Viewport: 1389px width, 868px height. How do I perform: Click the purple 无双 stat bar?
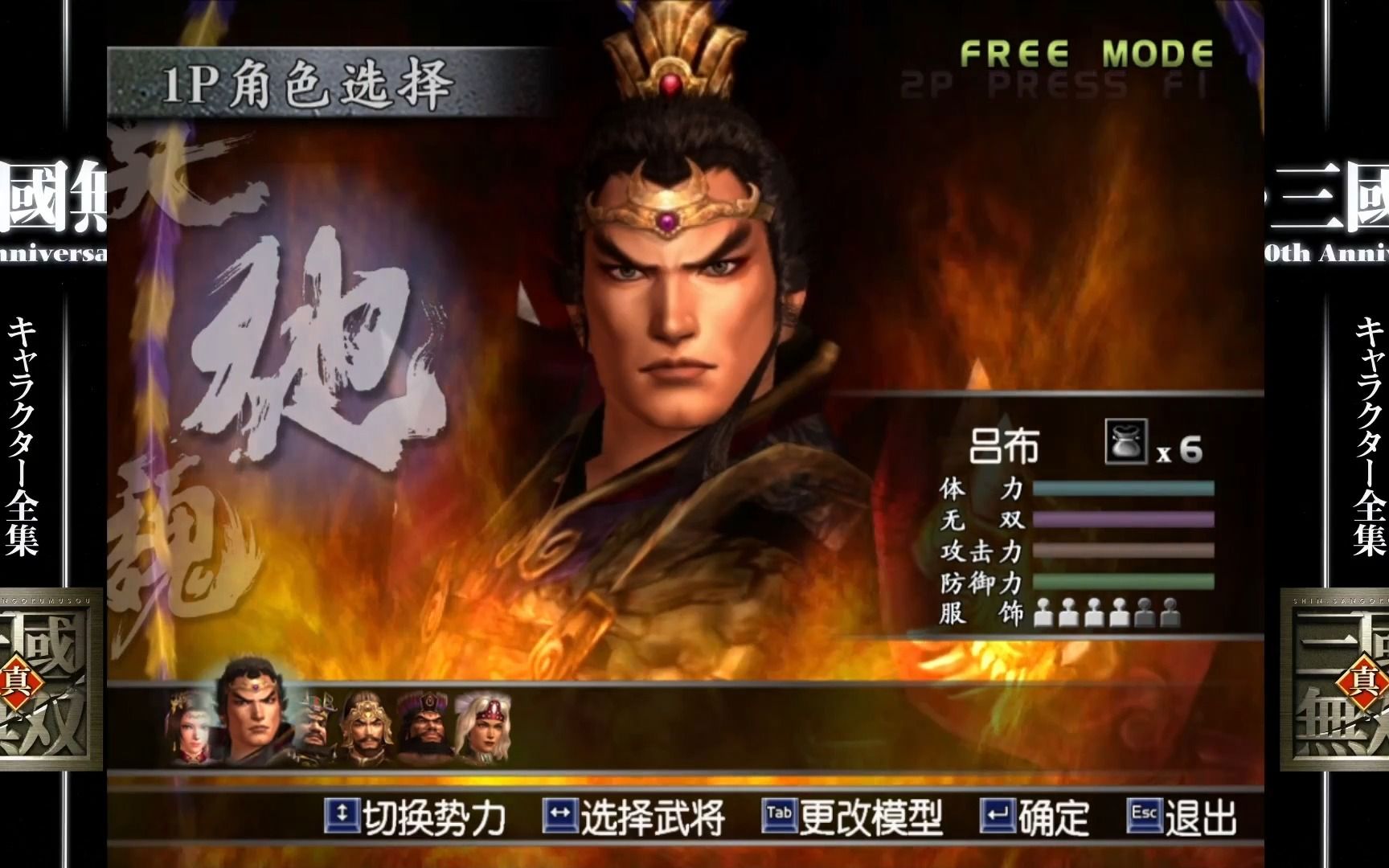[x=1125, y=520]
